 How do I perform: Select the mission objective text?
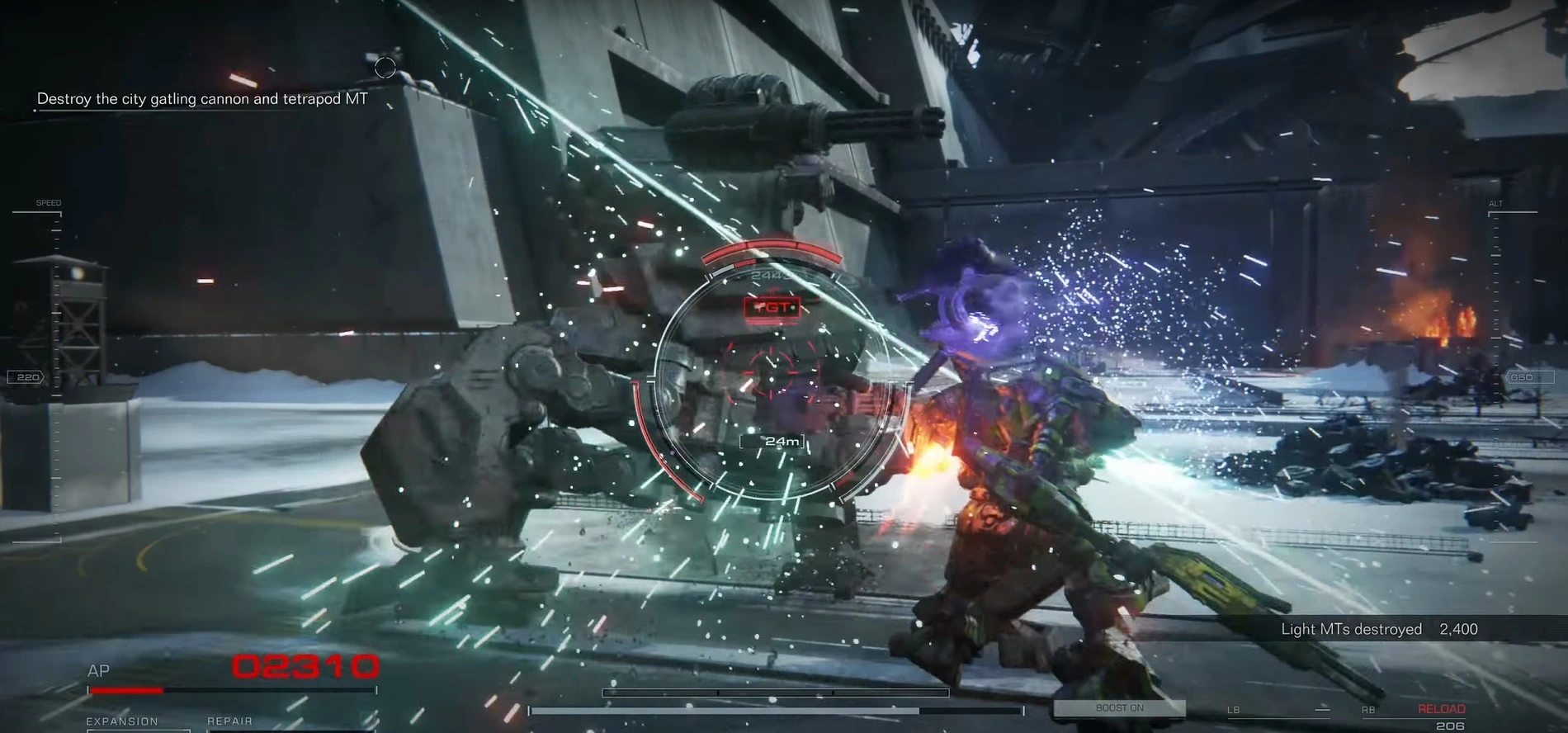coord(202,99)
